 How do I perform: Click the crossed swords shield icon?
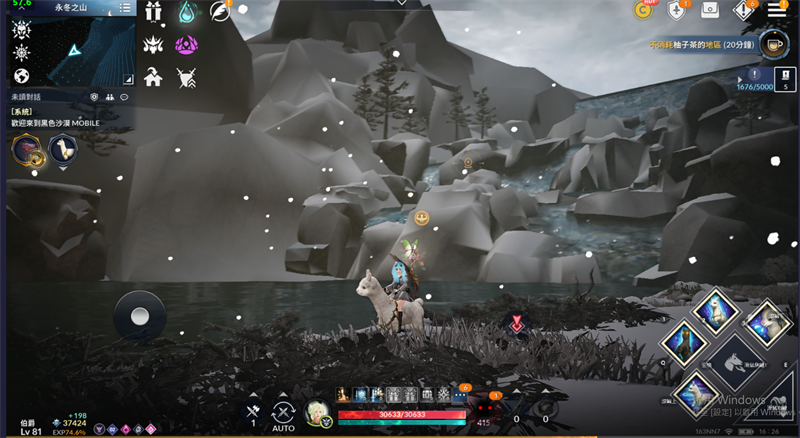coord(187,76)
